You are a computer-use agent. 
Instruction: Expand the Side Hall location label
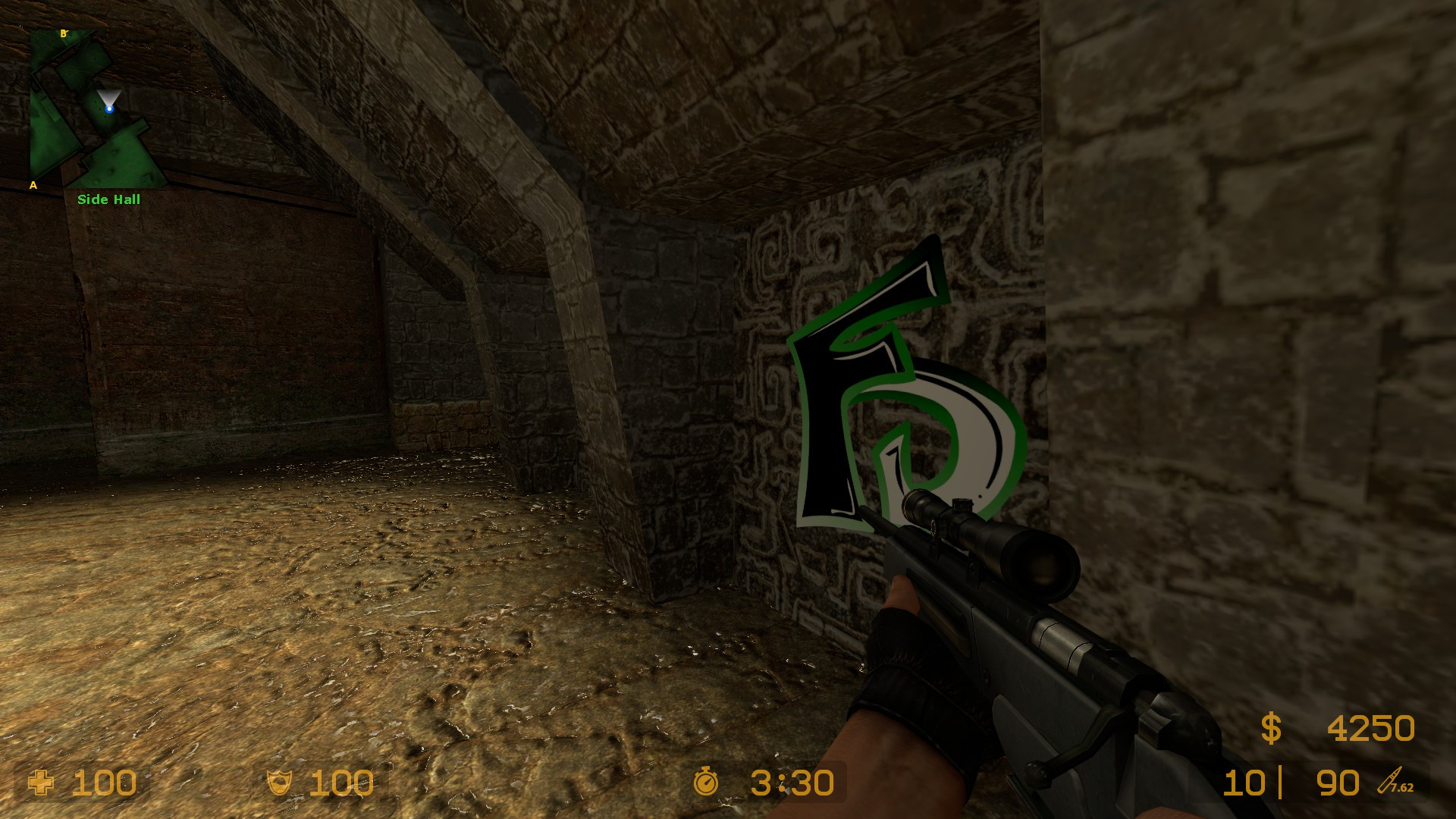click(x=108, y=200)
